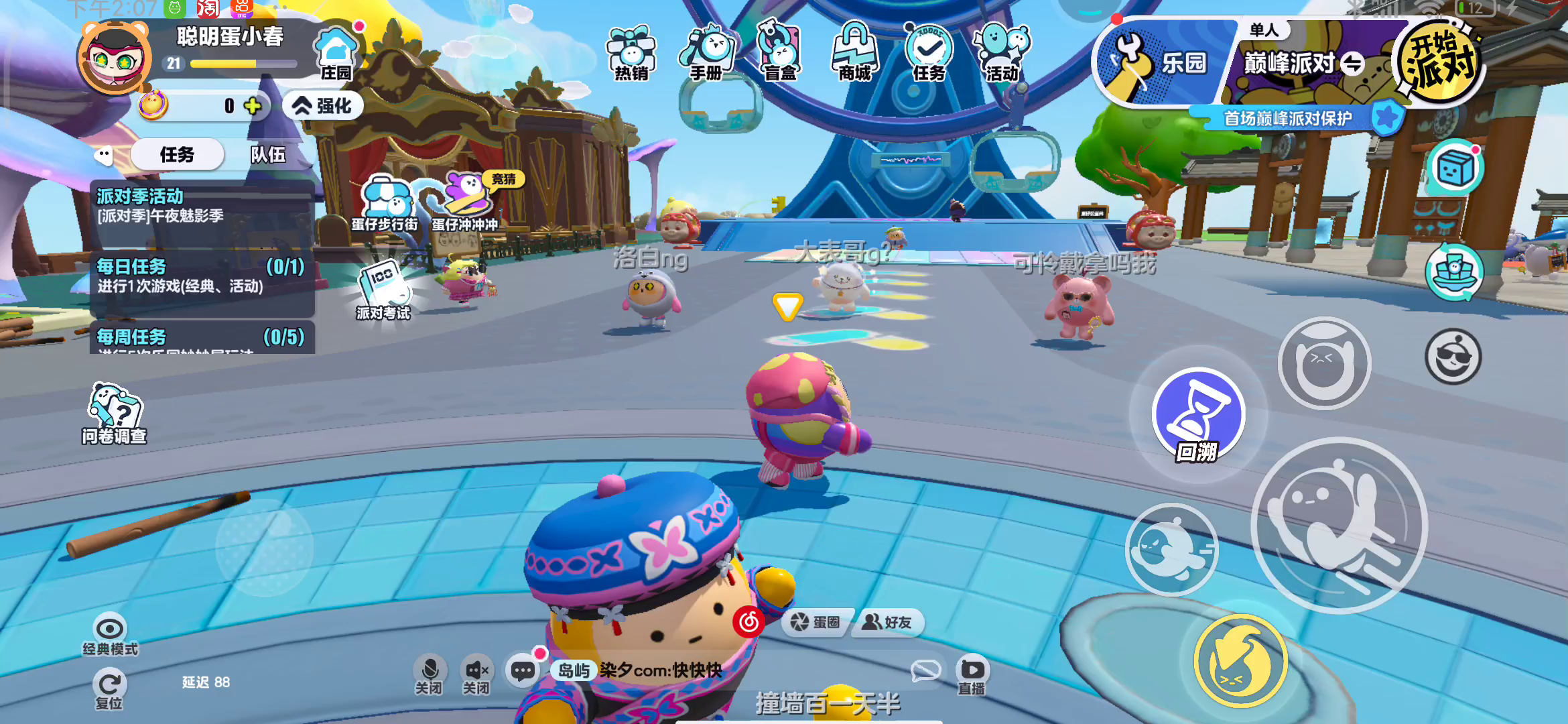The height and width of the screenshot is (724, 1568).
Task: Open the 手册 handbook
Action: click(x=707, y=54)
